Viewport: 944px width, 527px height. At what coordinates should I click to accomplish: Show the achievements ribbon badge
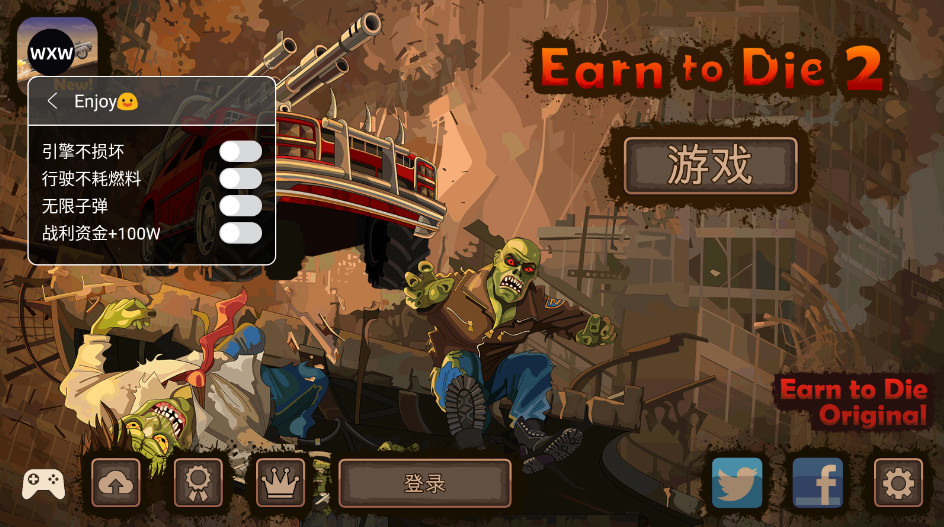(198, 484)
